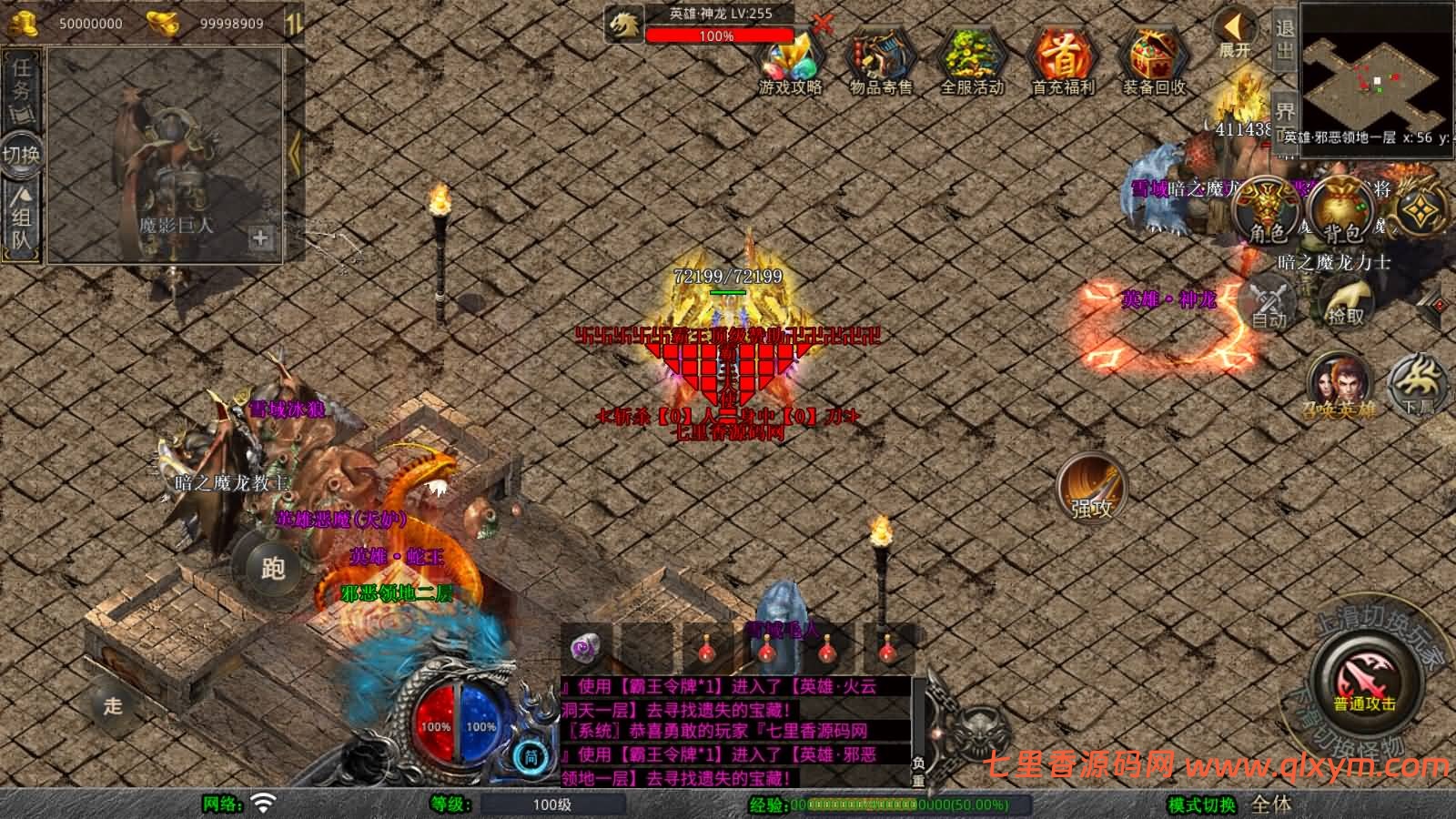Open the 首充福利 first-recharge bonus

coord(1062,63)
